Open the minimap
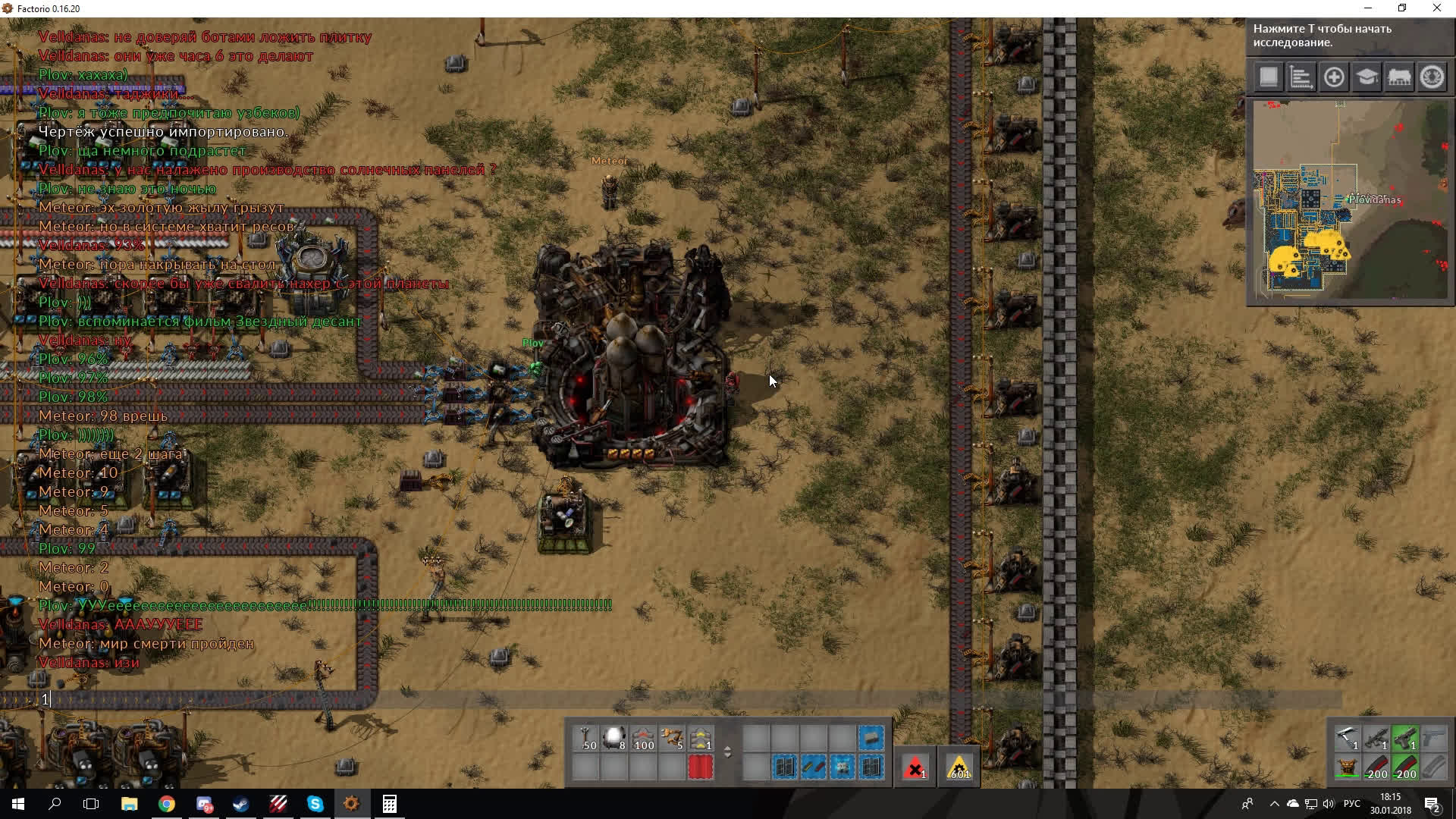 click(x=1350, y=202)
